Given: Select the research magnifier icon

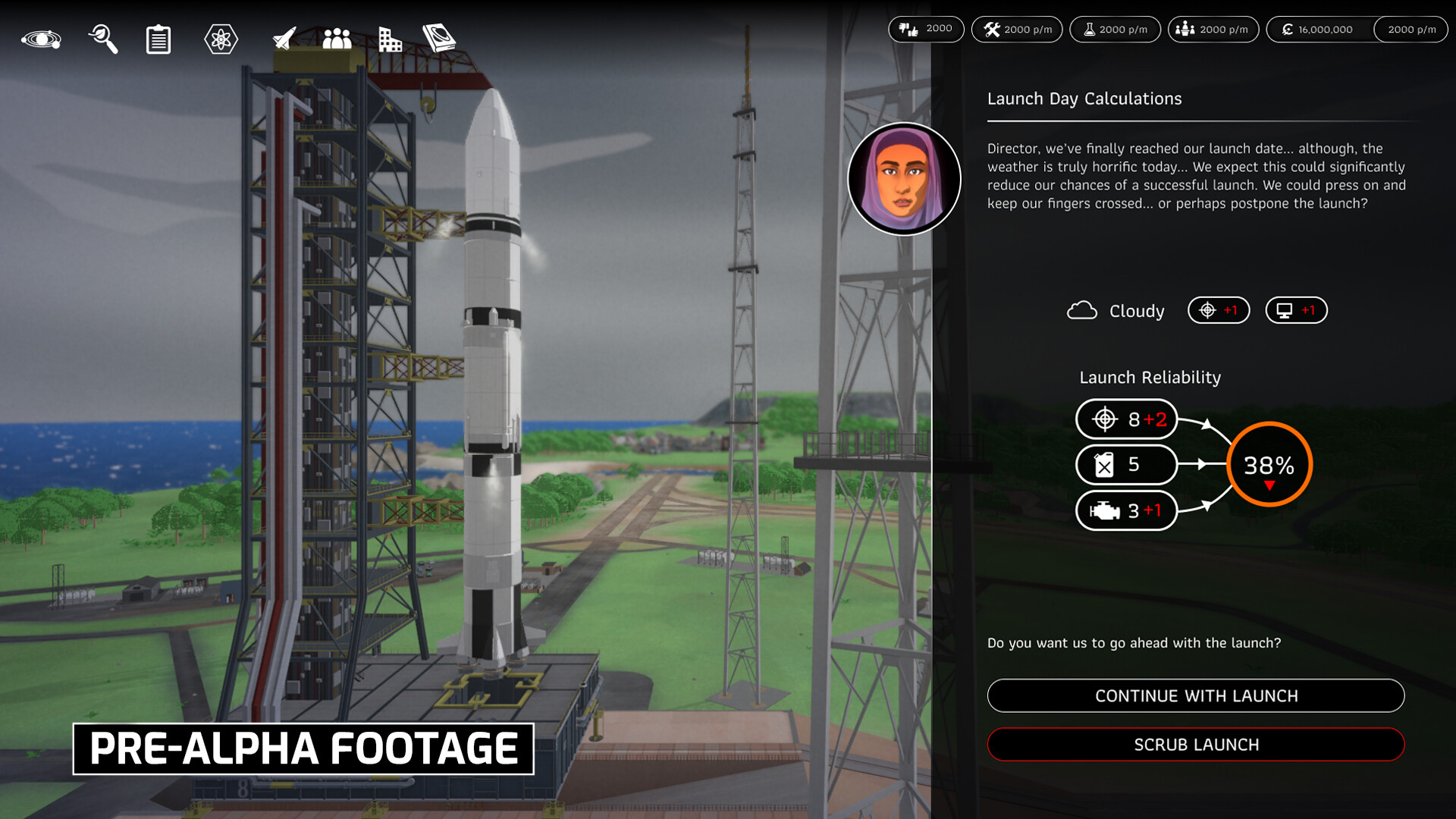Looking at the screenshot, I should click(104, 38).
